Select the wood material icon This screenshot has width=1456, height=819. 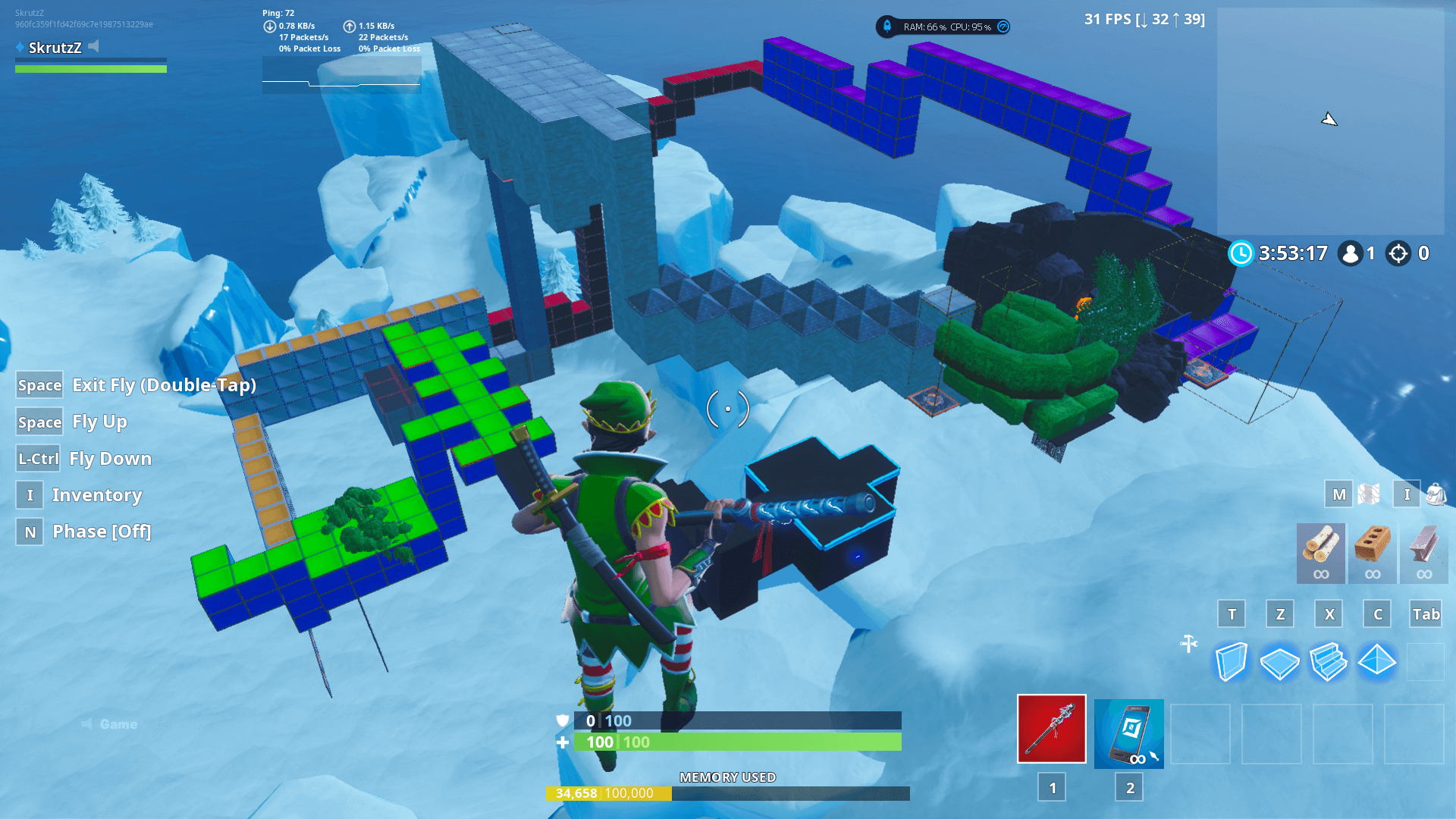1319,553
